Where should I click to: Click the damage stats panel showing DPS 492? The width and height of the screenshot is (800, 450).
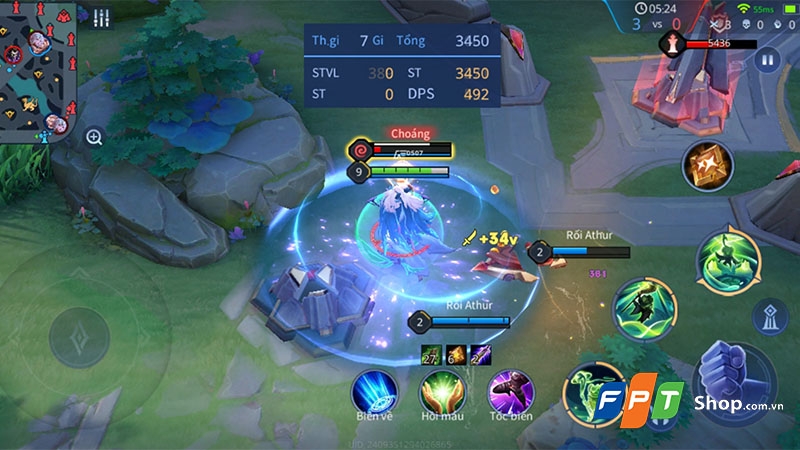pyautogui.click(x=400, y=67)
